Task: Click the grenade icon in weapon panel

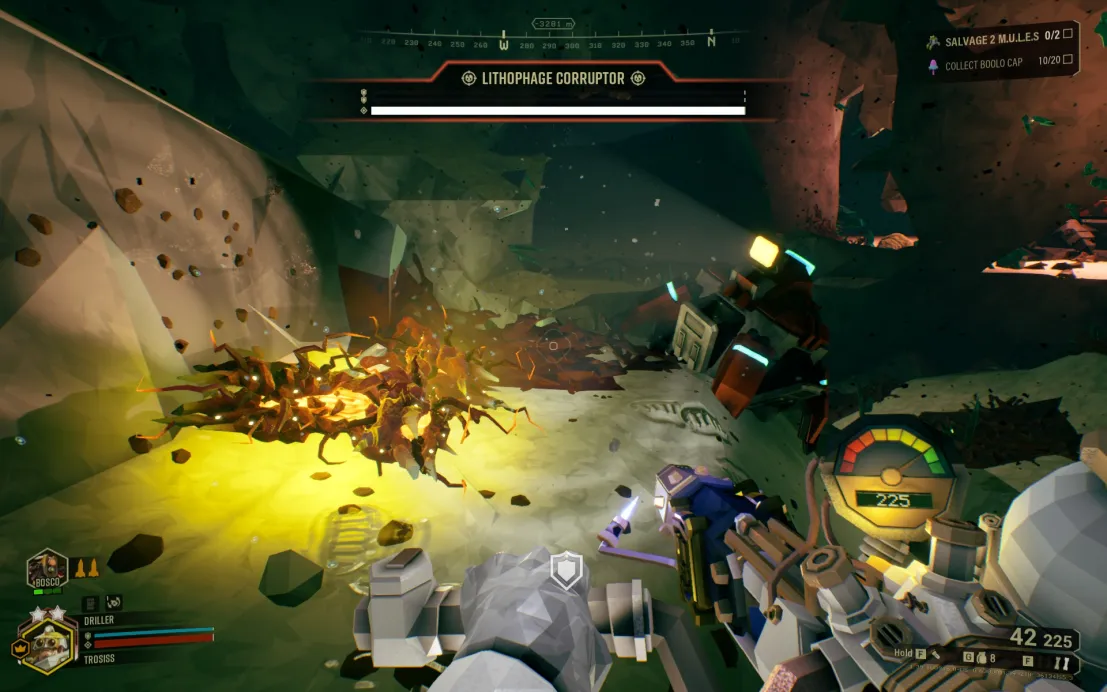Action: pyautogui.click(x=982, y=657)
